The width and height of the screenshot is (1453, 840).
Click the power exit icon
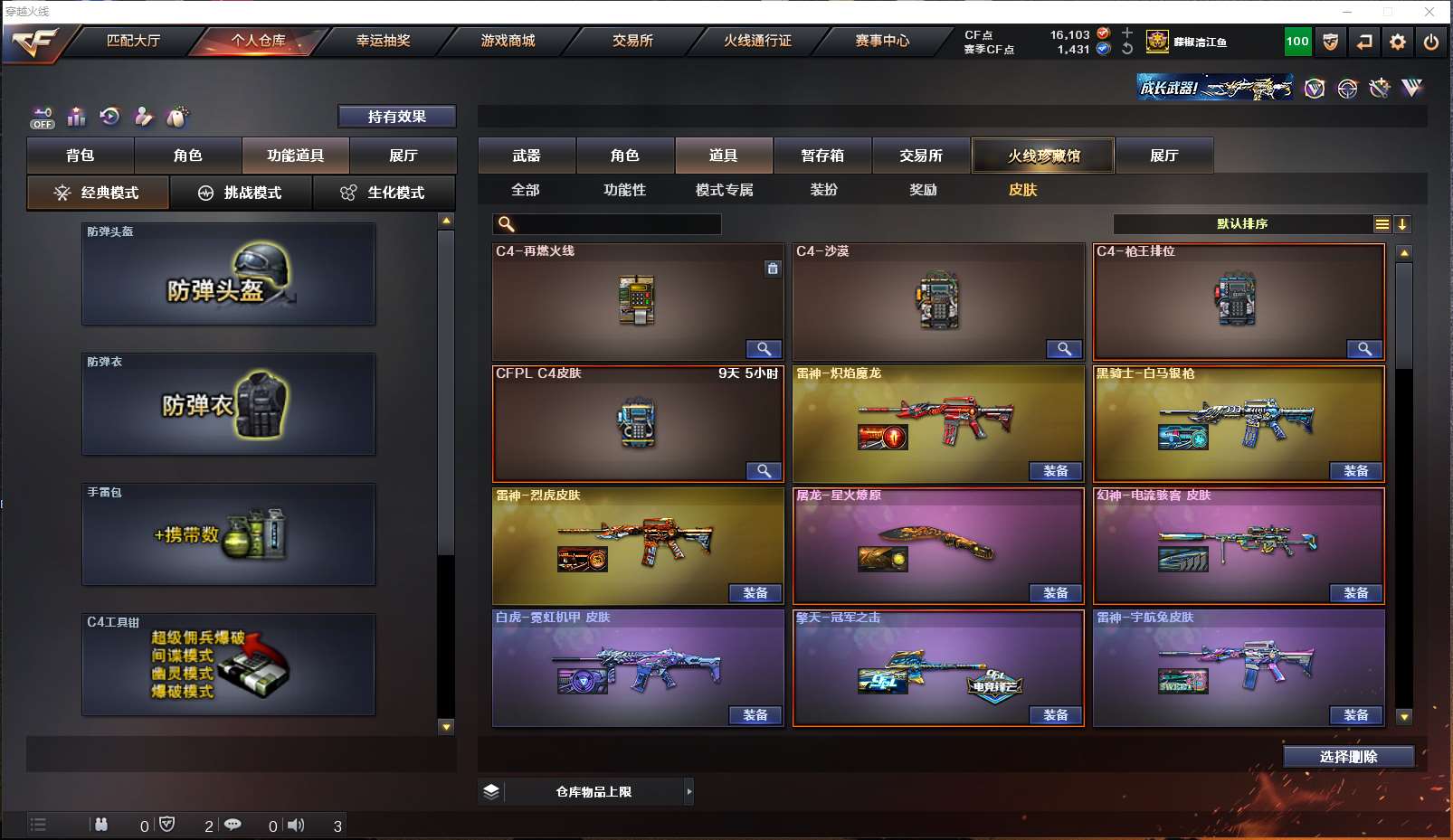(1431, 42)
